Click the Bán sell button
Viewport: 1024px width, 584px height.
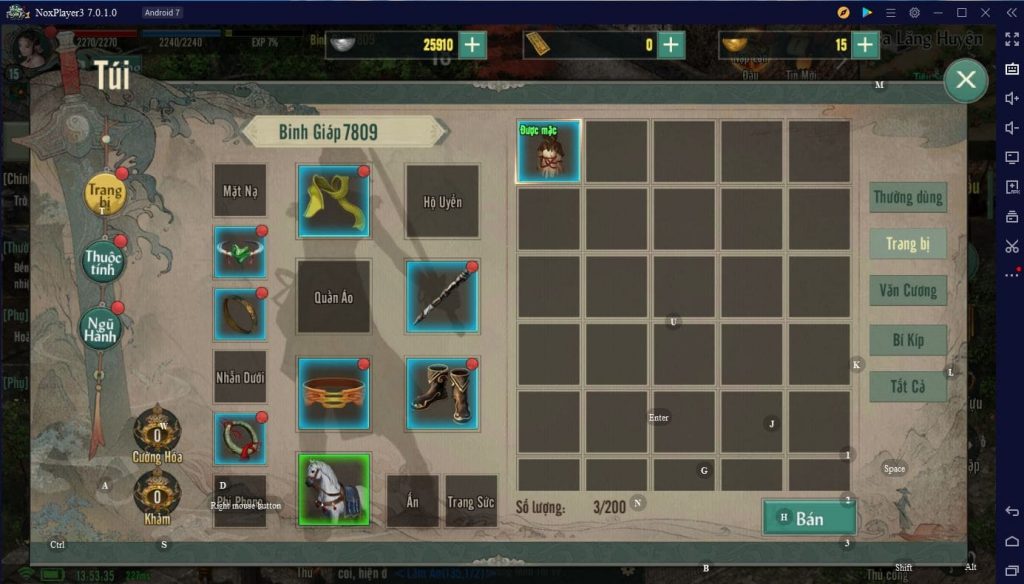click(809, 518)
